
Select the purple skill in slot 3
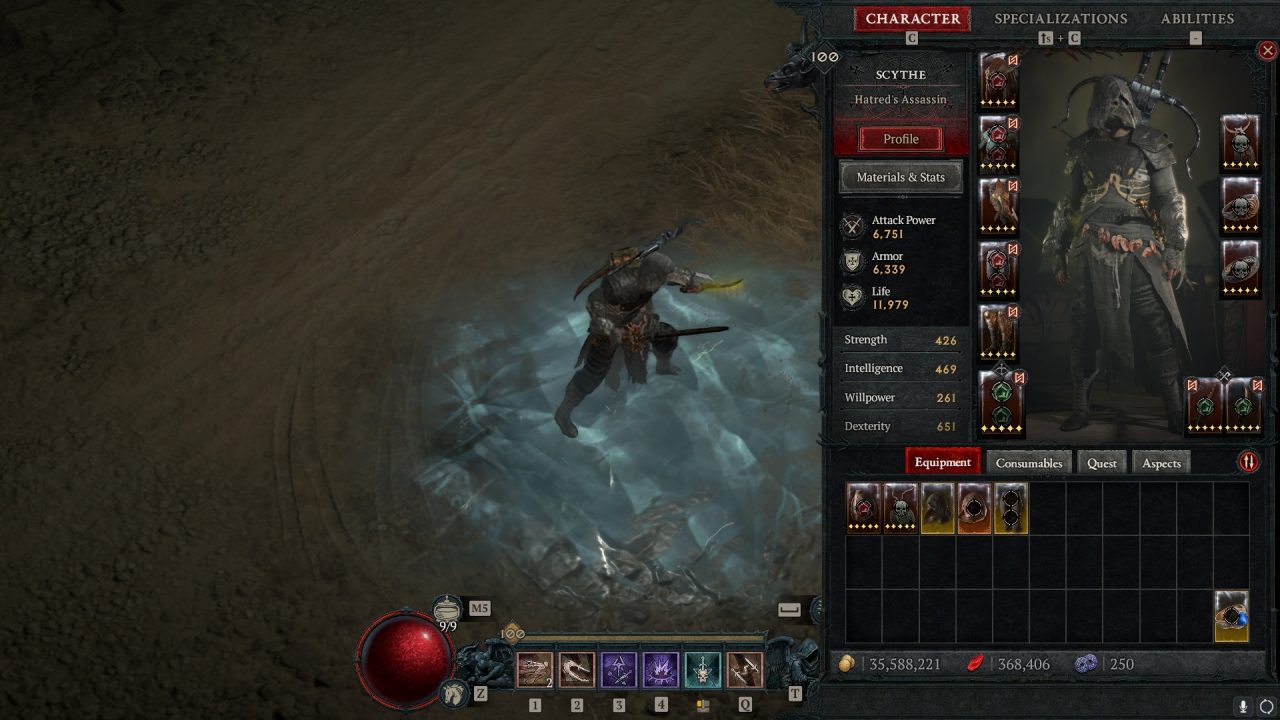(618, 668)
